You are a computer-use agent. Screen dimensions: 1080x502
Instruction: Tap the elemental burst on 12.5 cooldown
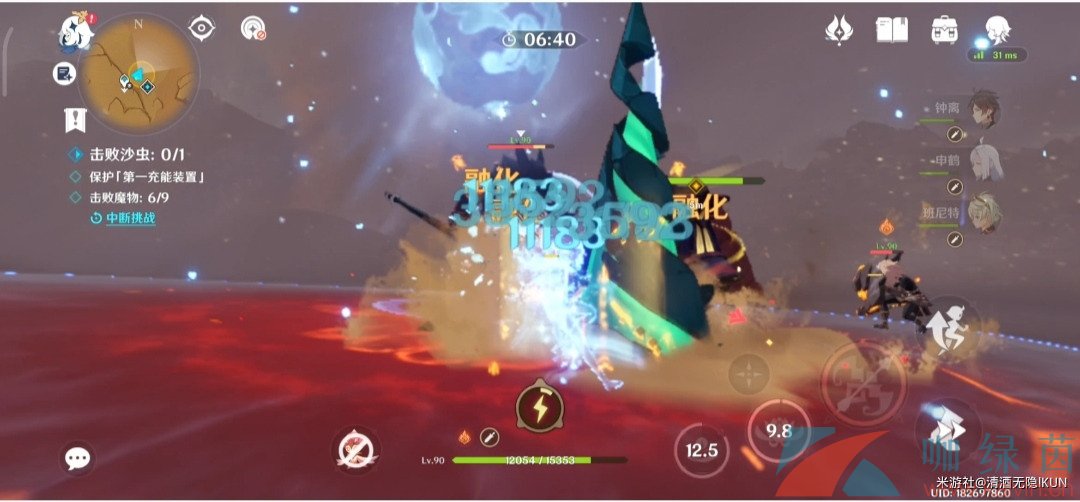pyautogui.click(x=701, y=450)
